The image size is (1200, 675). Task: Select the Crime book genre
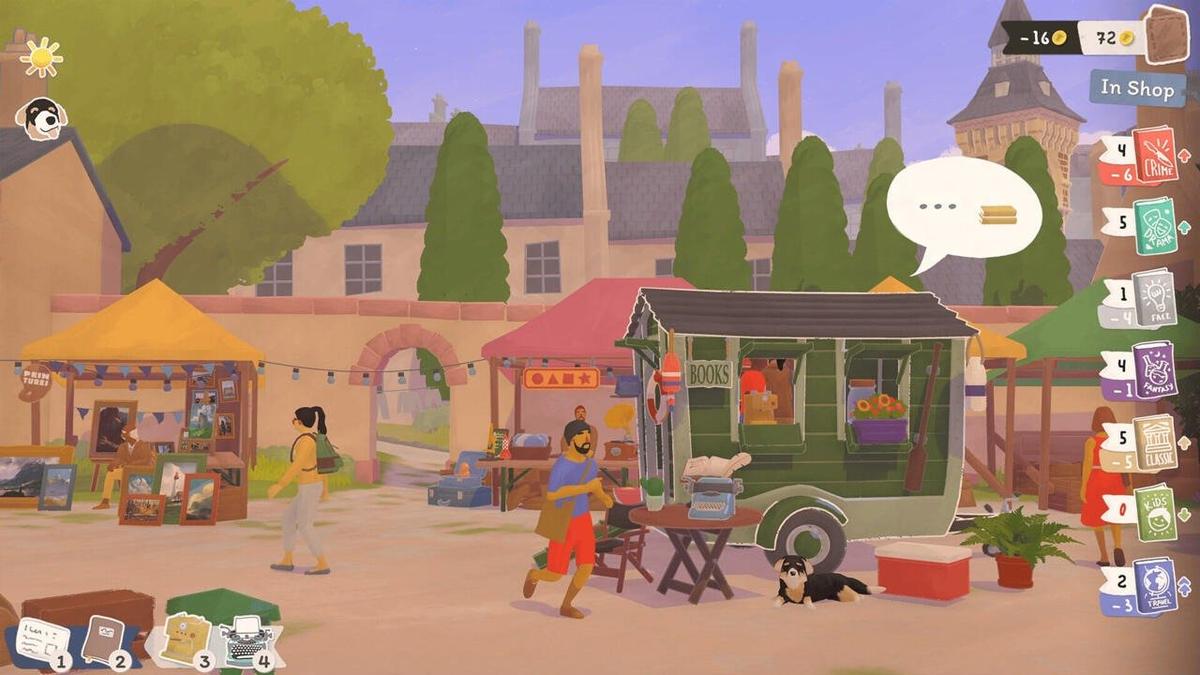(1154, 157)
